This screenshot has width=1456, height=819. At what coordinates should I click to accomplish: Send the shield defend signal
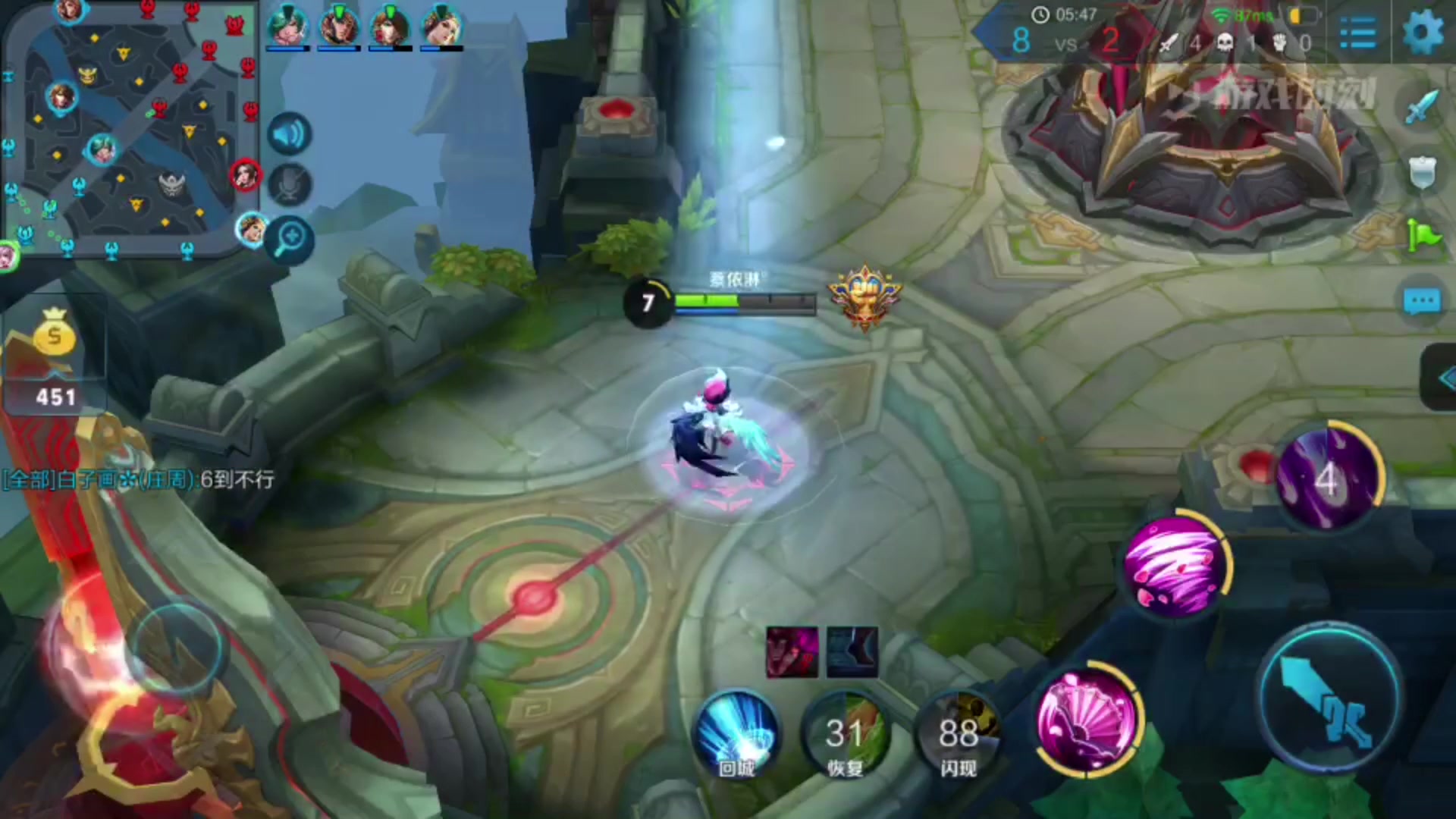1421,172
